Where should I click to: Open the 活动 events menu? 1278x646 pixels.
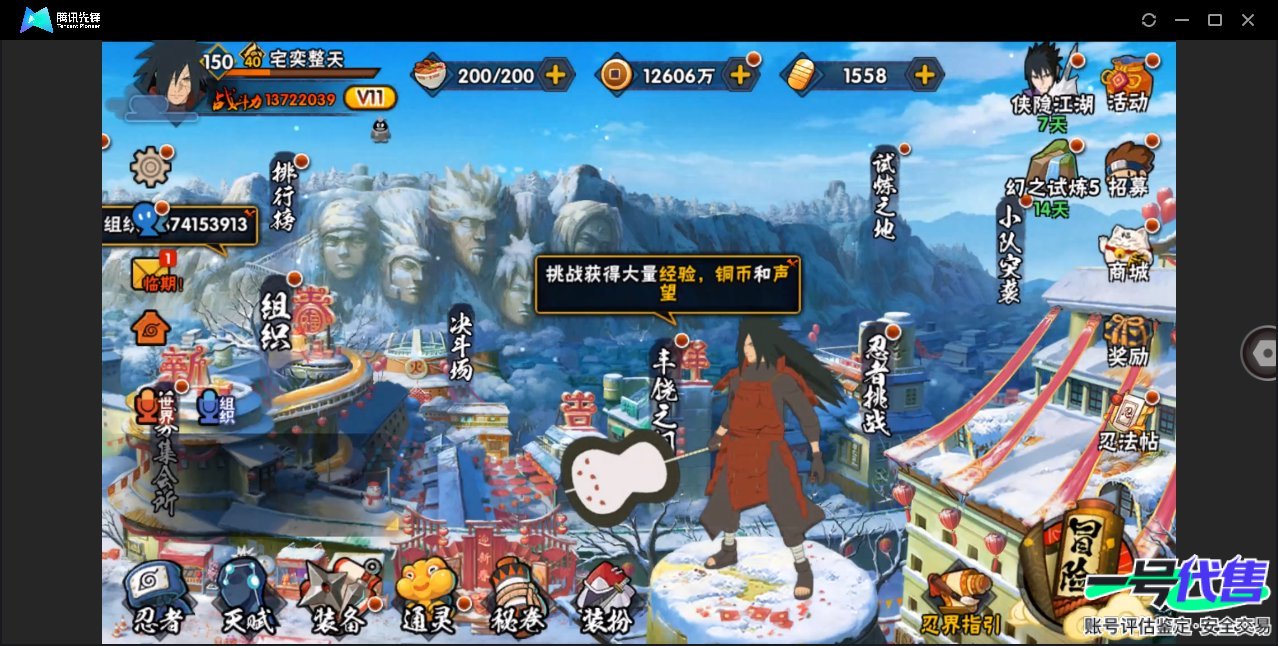(1128, 85)
